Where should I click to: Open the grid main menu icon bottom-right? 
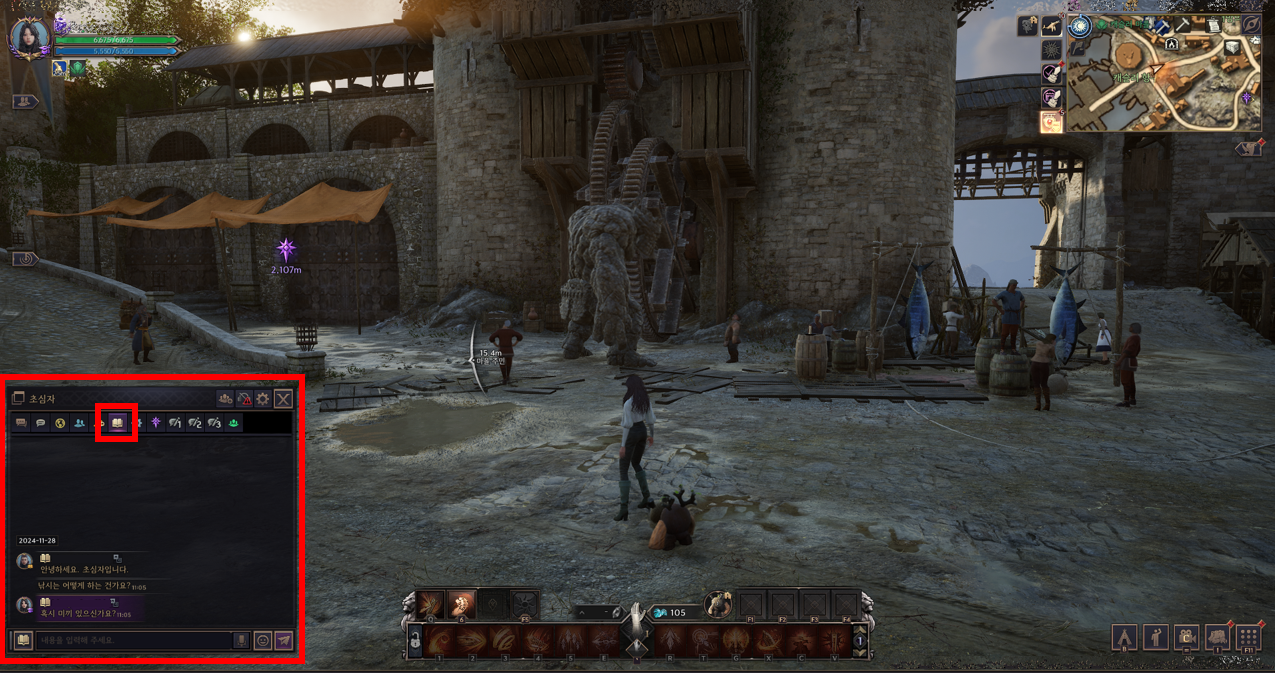(x=1248, y=637)
